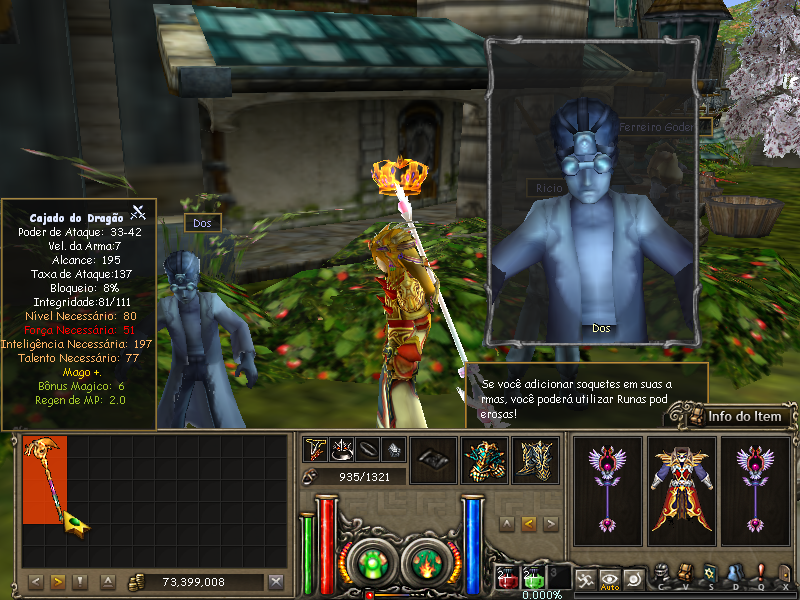Use the red health potion
The image size is (800, 600).
508,578
